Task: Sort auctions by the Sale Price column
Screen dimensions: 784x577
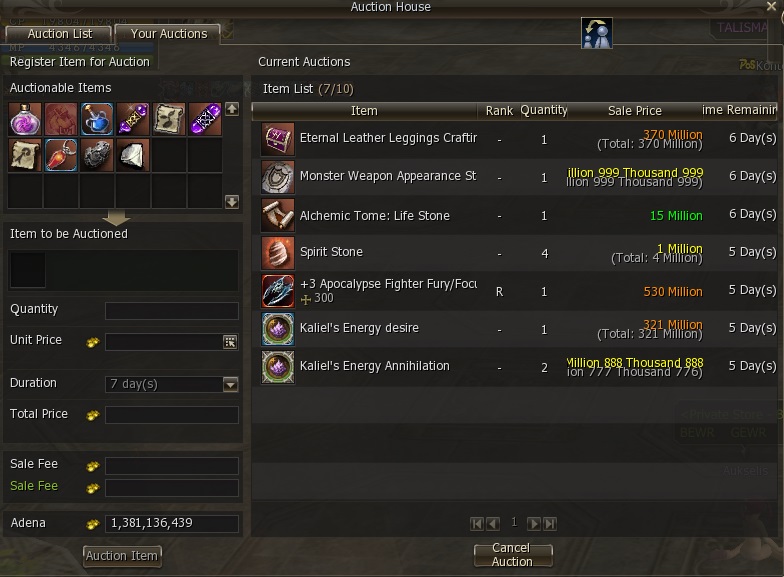Action: [634, 110]
